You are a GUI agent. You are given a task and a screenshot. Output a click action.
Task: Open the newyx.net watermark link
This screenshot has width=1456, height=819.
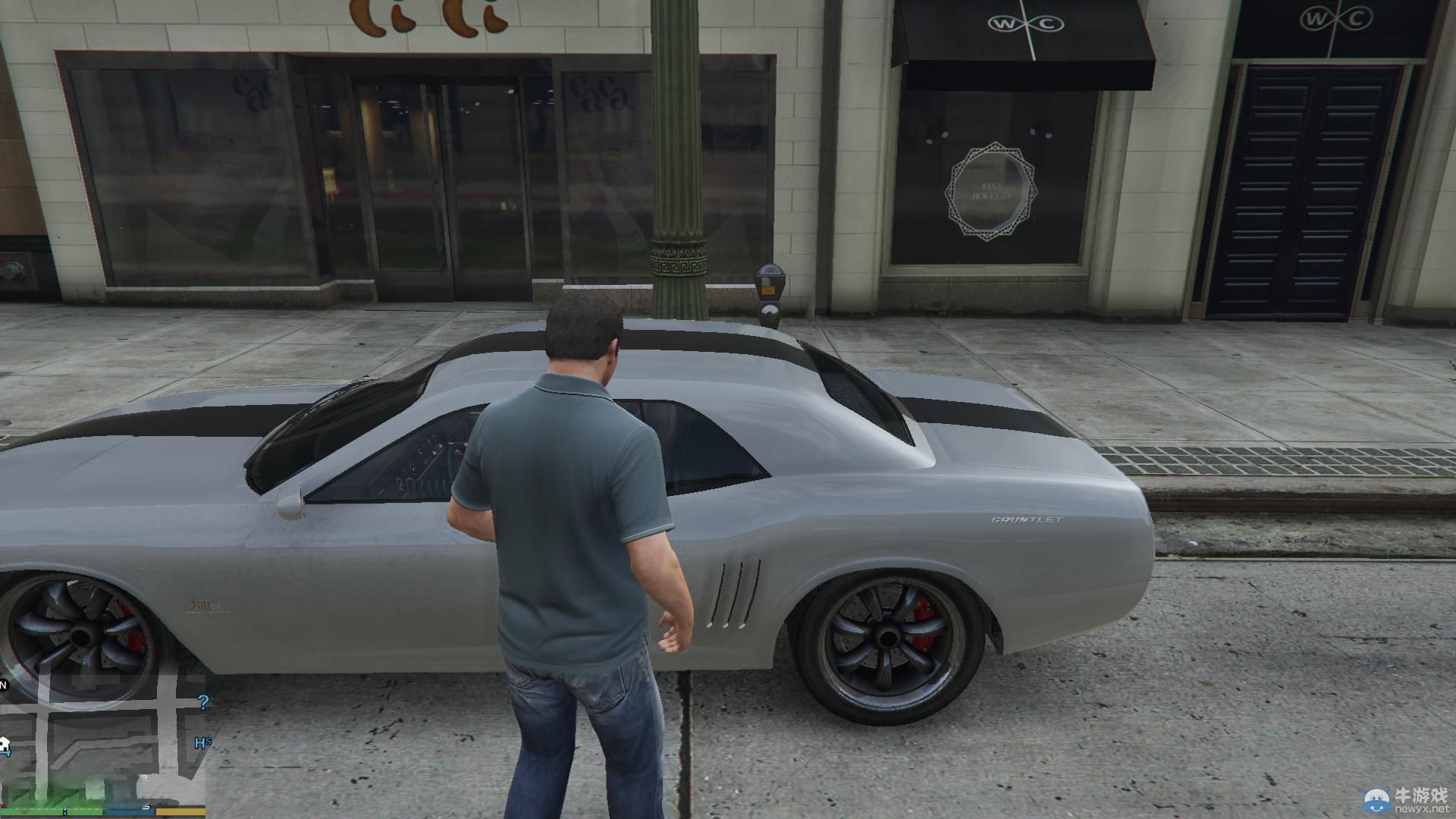pyautogui.click(x=1422, y=808)
